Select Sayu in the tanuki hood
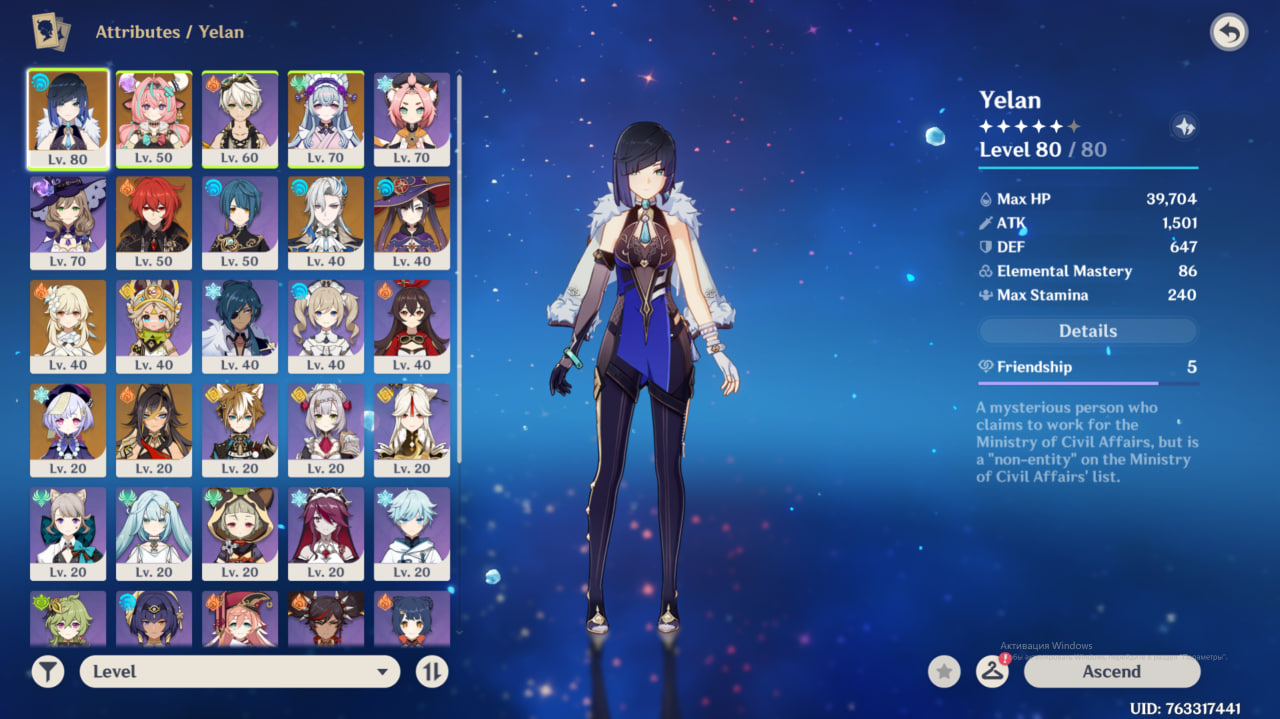The width and height of the screenshot is (1280, 719). [240, 534]
